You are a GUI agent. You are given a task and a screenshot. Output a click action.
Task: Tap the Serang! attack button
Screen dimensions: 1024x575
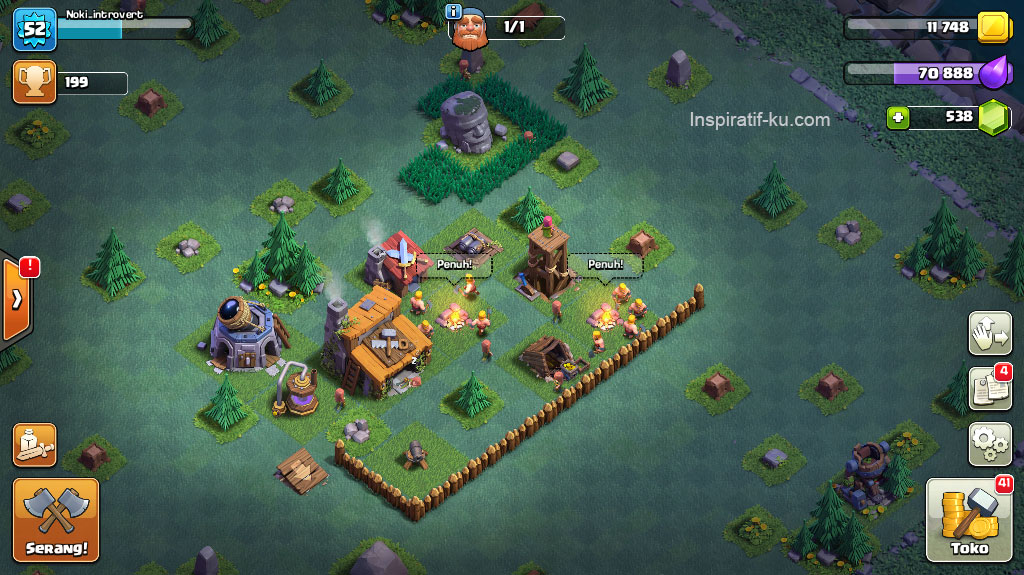[x=56, y=520]
